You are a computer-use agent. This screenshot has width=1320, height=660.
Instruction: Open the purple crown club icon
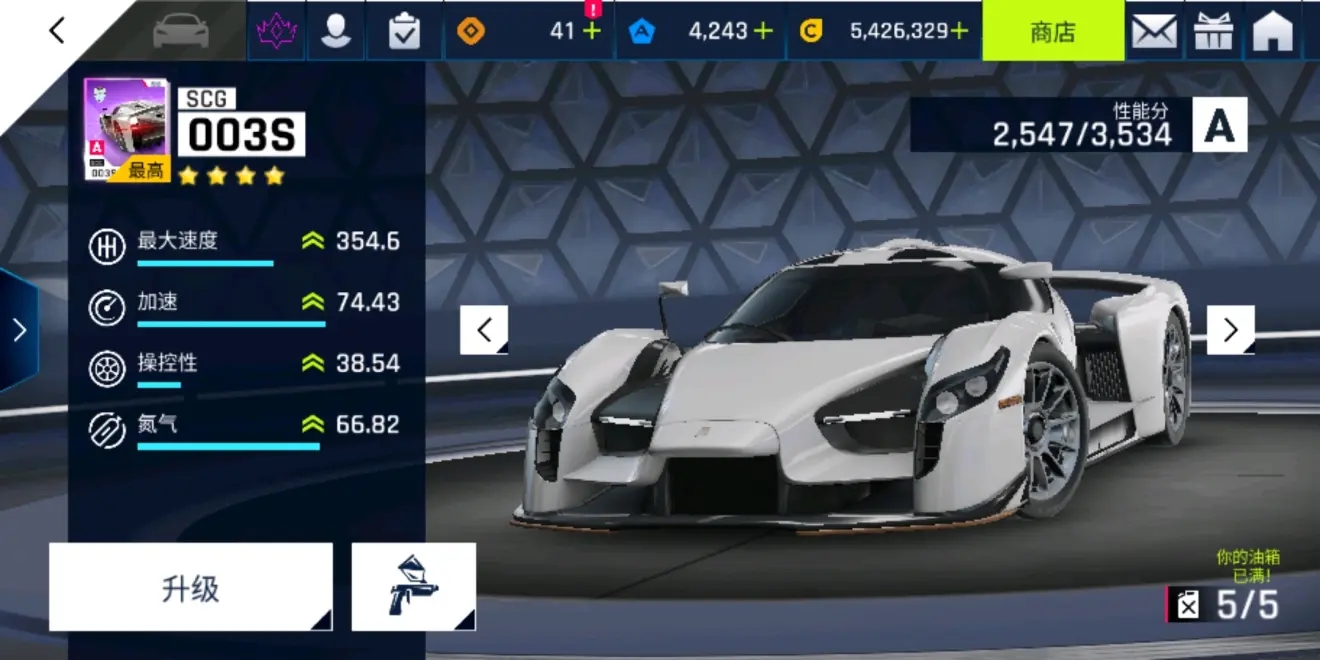(275, 31)
